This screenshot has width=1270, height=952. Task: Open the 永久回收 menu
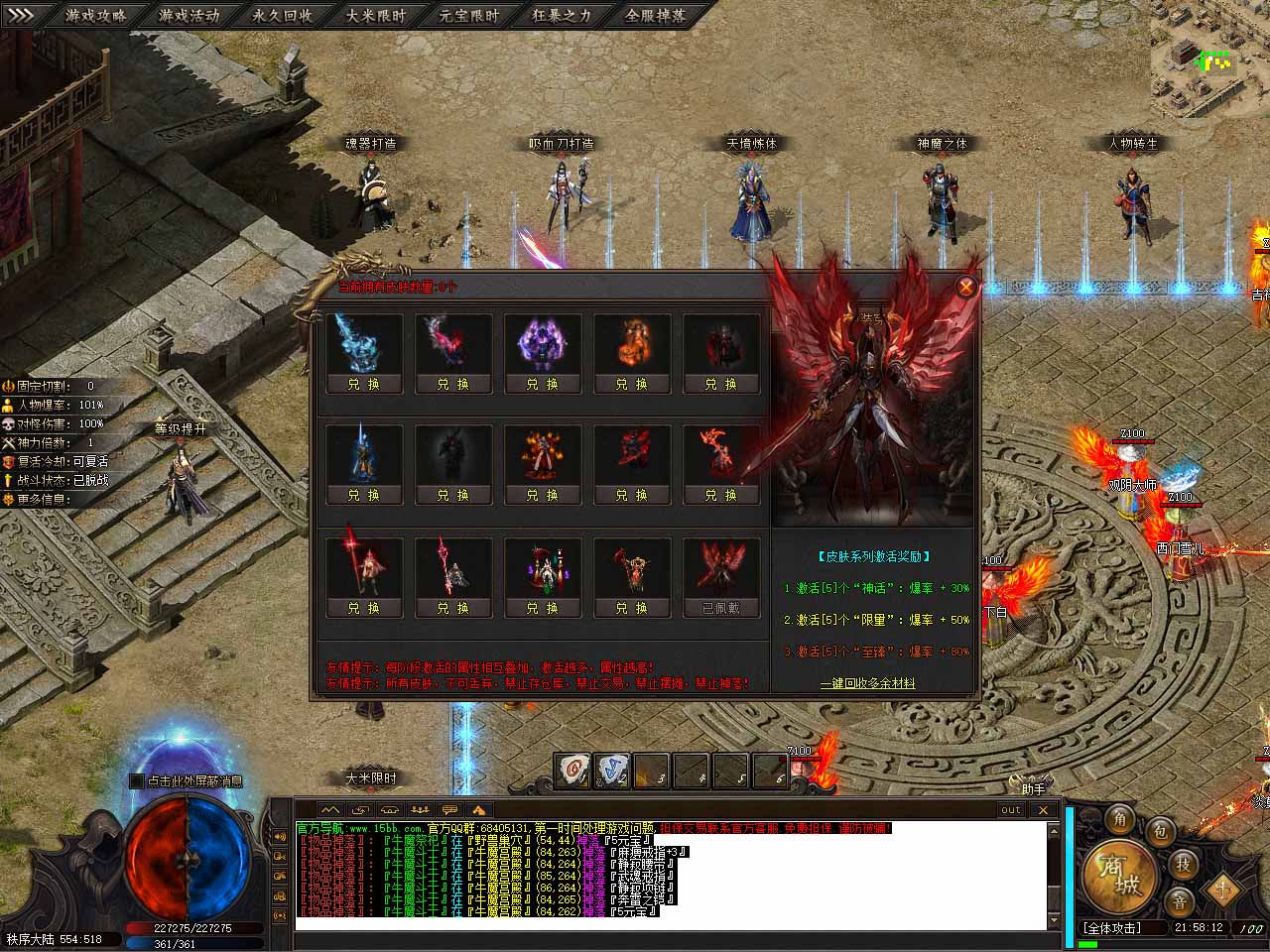(282, 15)
